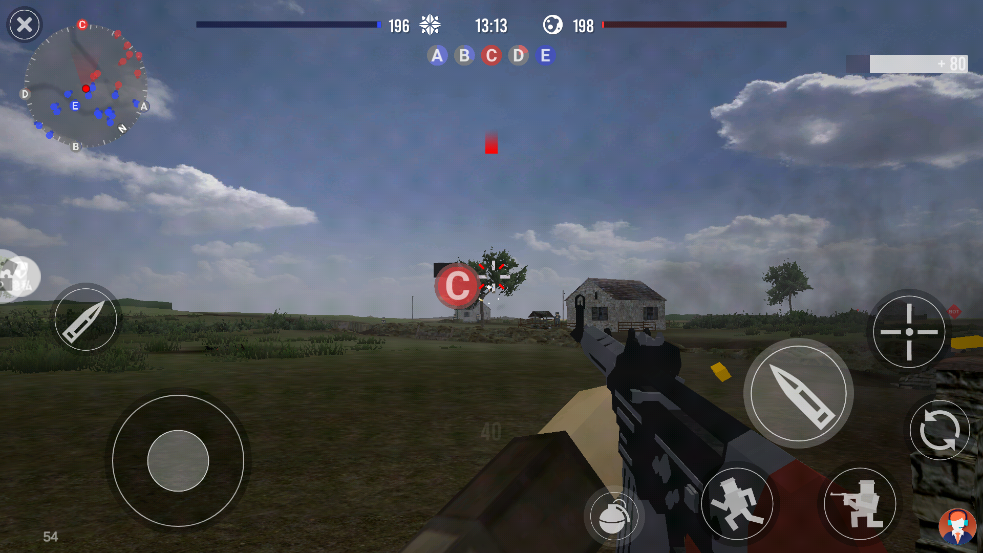
Task: Select capture point A indicator
Action: [437, 56]
